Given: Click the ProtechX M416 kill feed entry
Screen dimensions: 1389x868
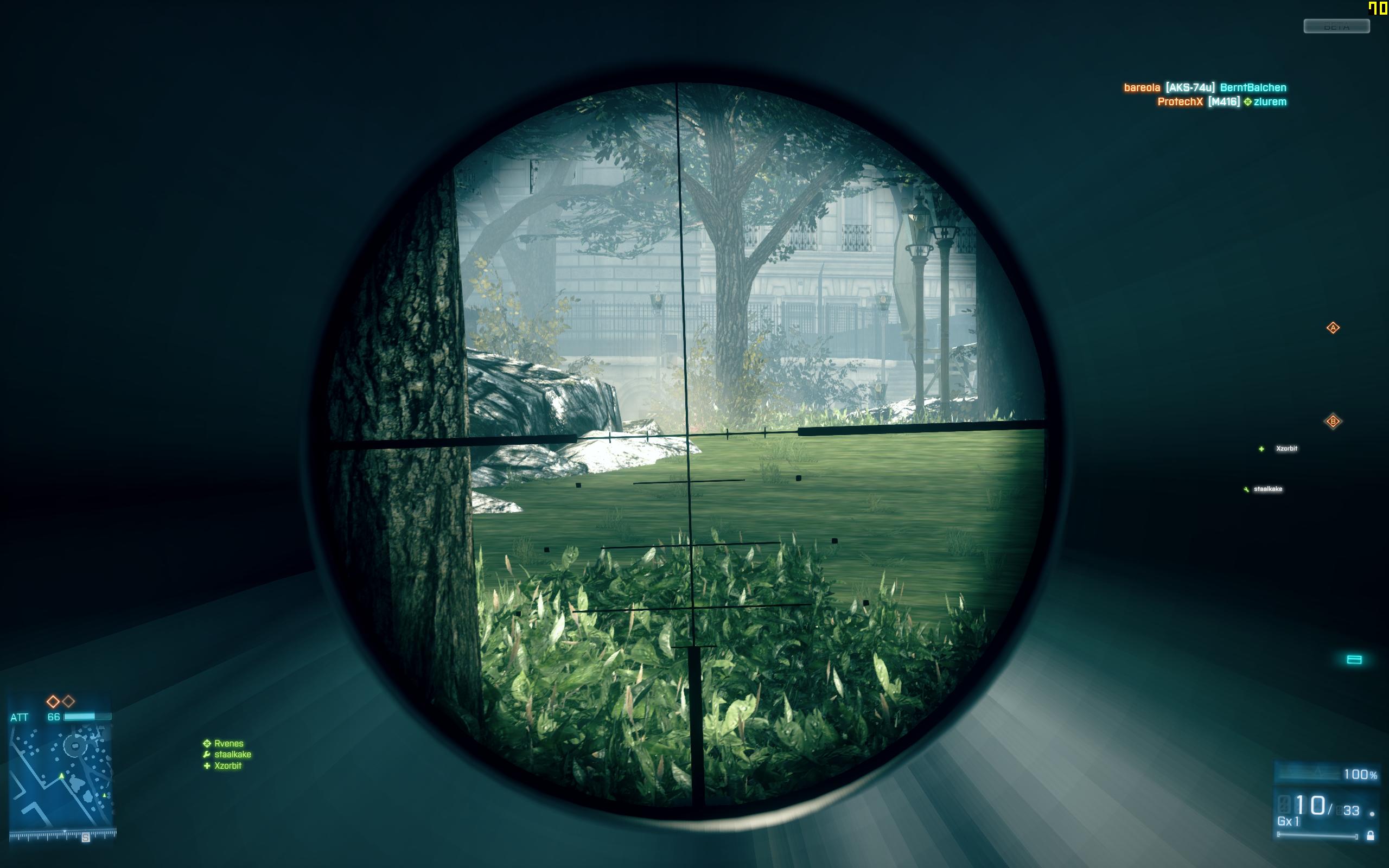Looking at the screenshot, I should 1221,102.
